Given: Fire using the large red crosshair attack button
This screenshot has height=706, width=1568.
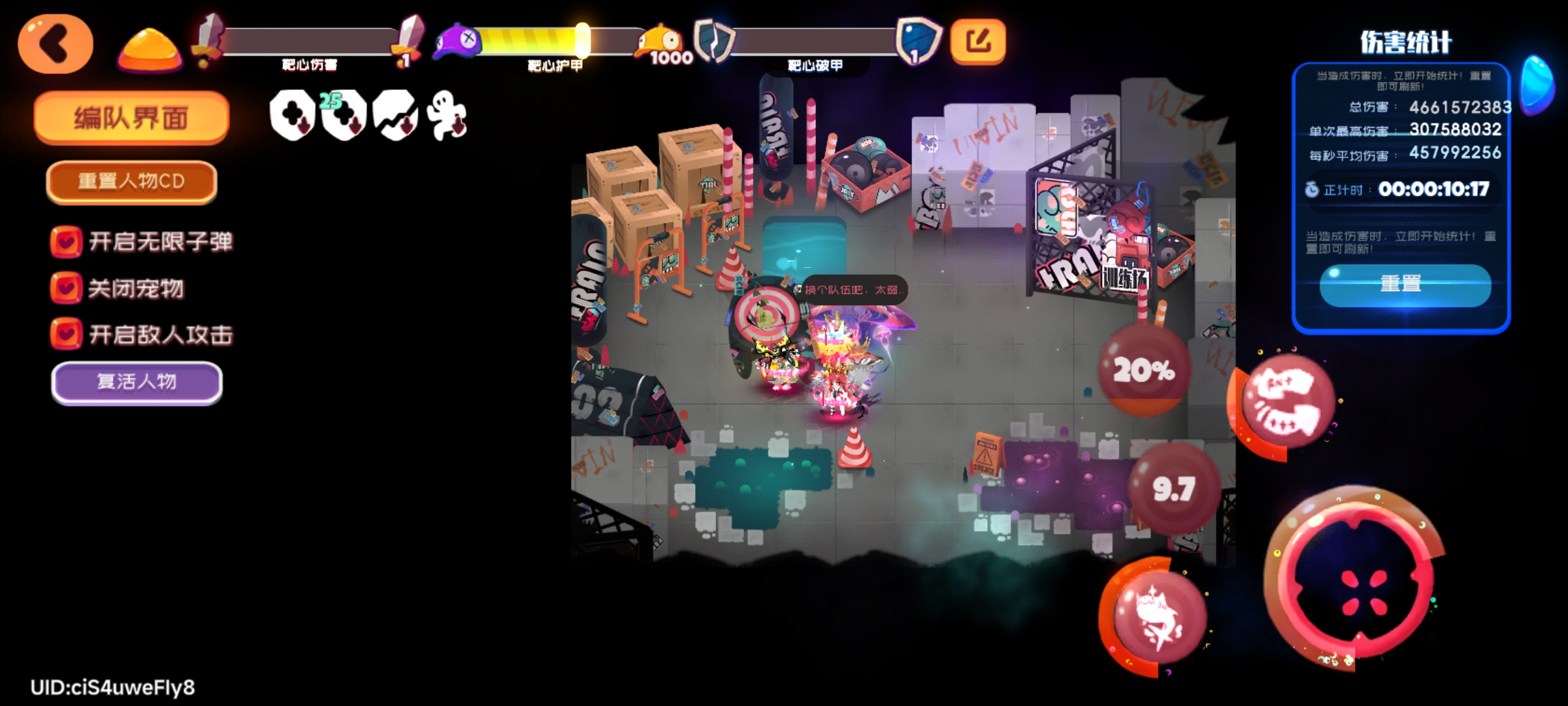Looking at the screenshot, I should tap(1363, 583).
